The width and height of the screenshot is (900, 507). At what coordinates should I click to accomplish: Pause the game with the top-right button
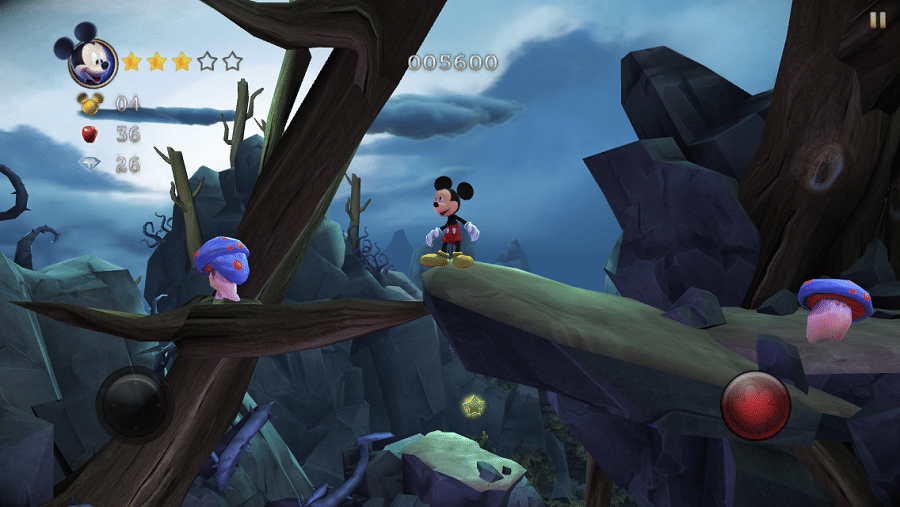pos(877,19)
